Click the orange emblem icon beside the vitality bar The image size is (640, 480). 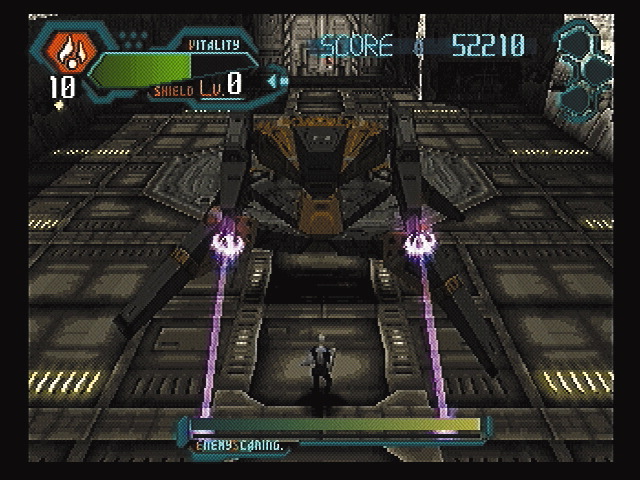[x=64, y=50]
